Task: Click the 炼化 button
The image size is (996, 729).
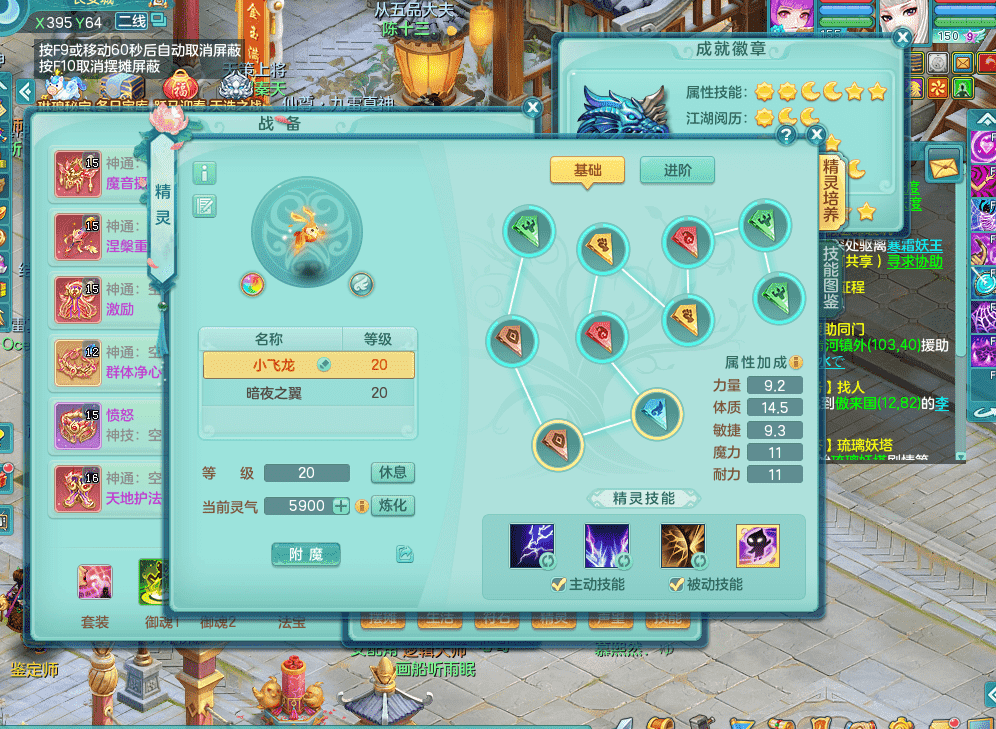Action: point(392,506)
